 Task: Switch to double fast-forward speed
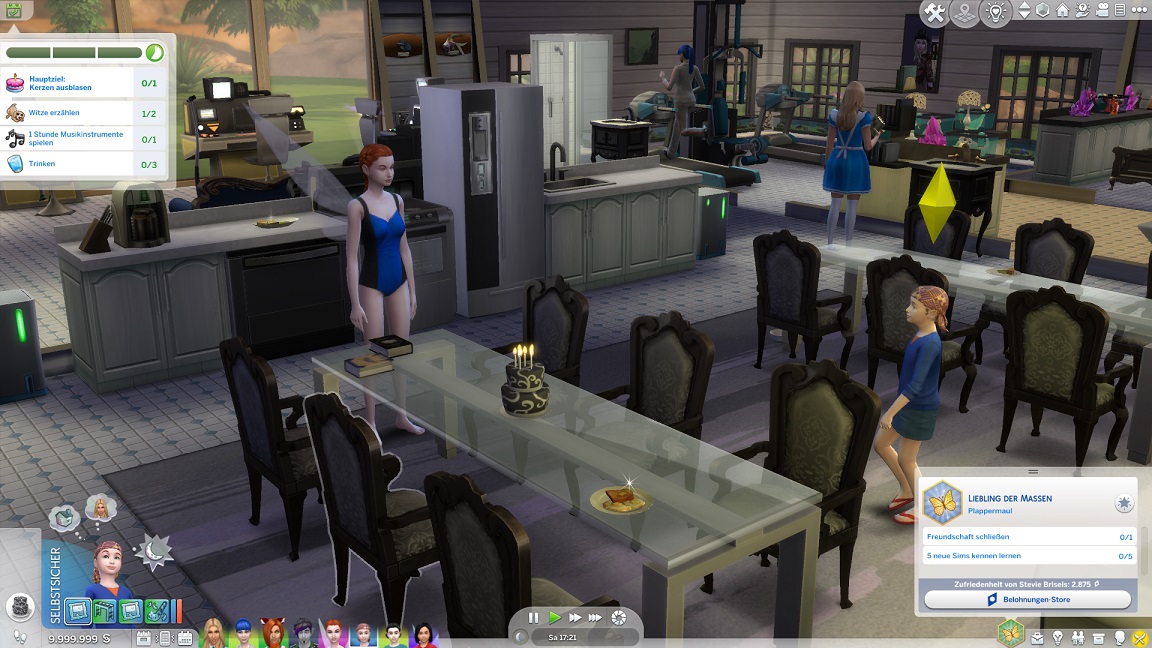(575, 618)
